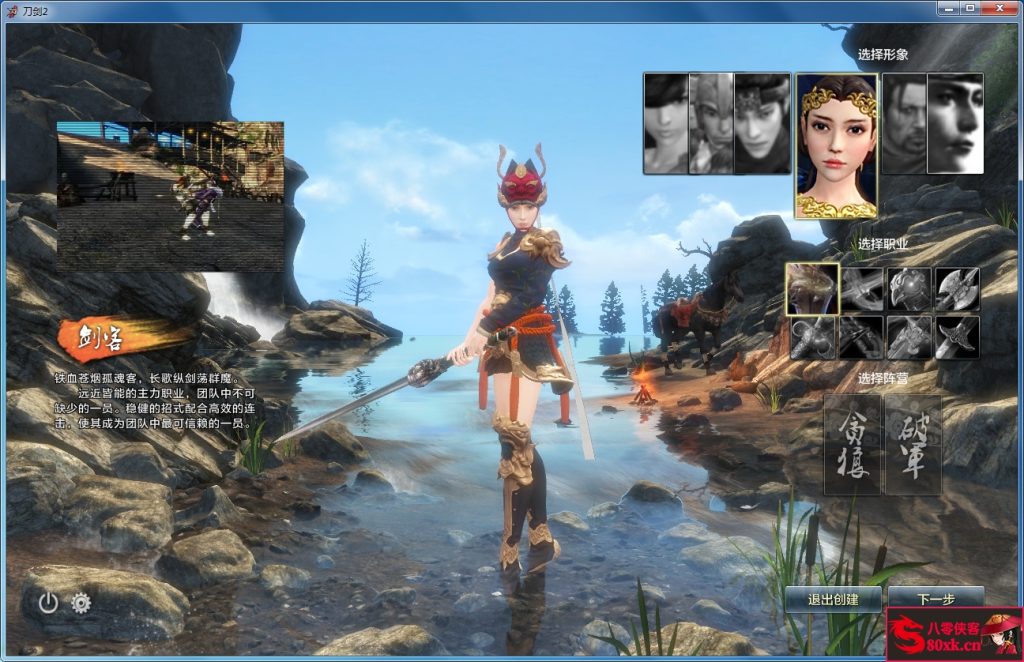The height and width of the screenshot is (662, 1024).
Task: Choose the eagle-head pommel class icon
Action: 909,288
